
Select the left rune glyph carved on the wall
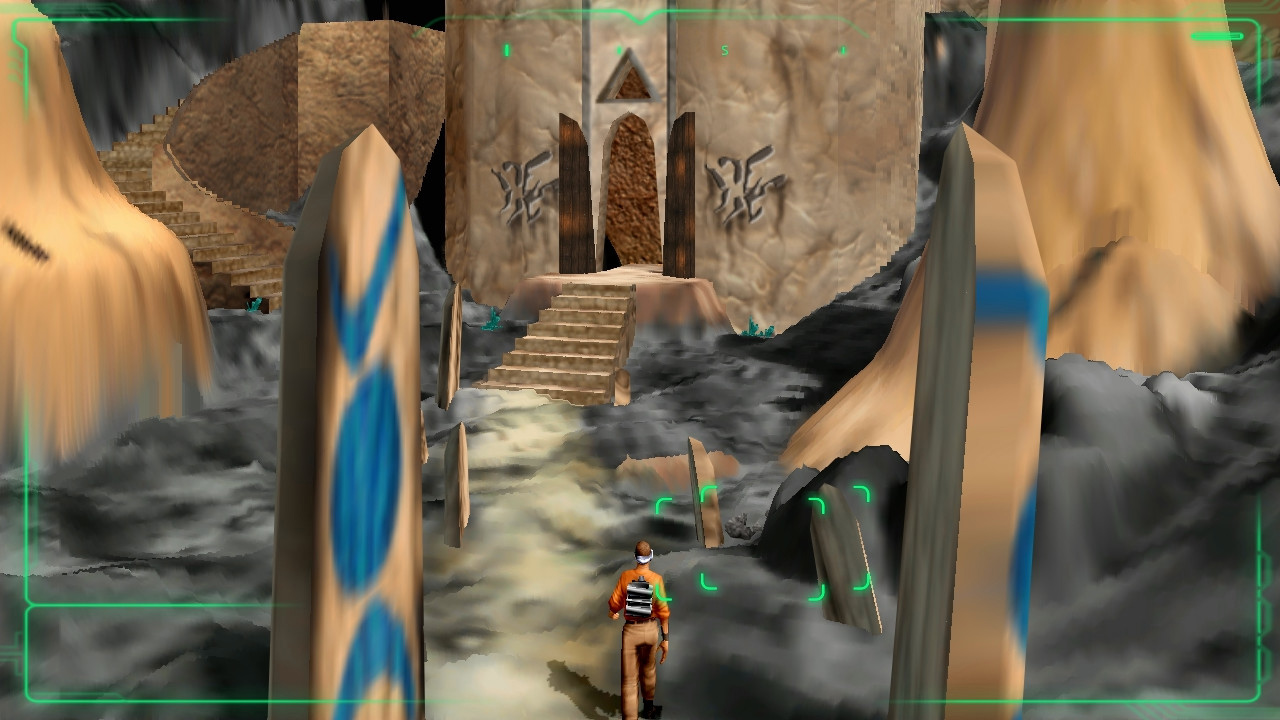pos(528,190)
